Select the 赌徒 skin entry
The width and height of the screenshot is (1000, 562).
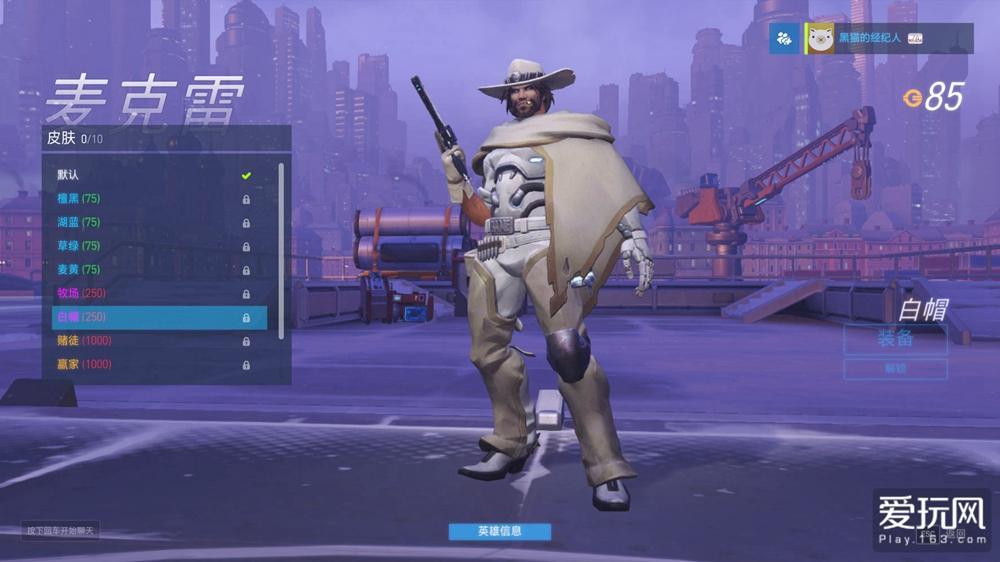point(150,341)
